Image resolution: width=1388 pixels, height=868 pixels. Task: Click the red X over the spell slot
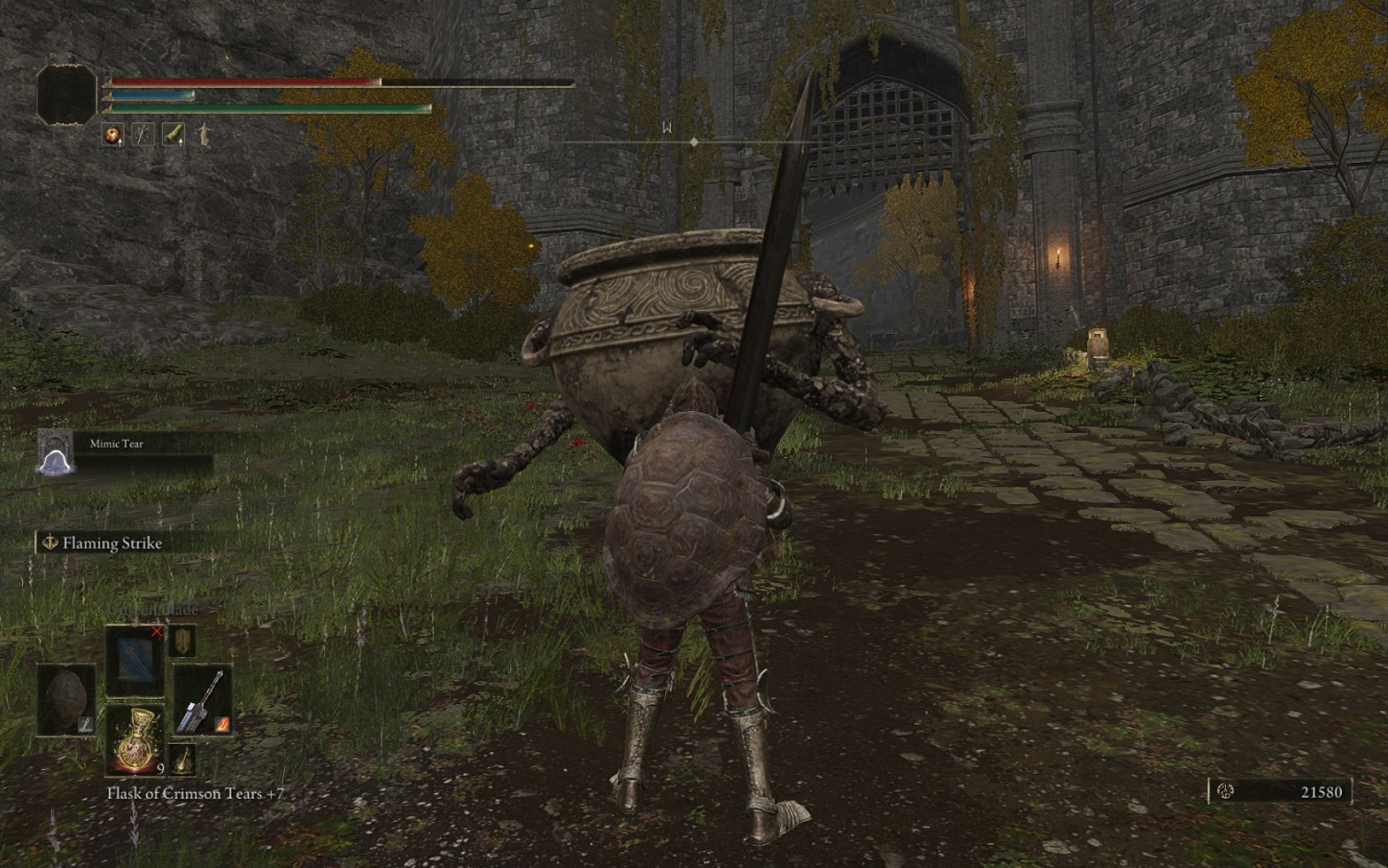pyautogui.click(x=156, y=630)
